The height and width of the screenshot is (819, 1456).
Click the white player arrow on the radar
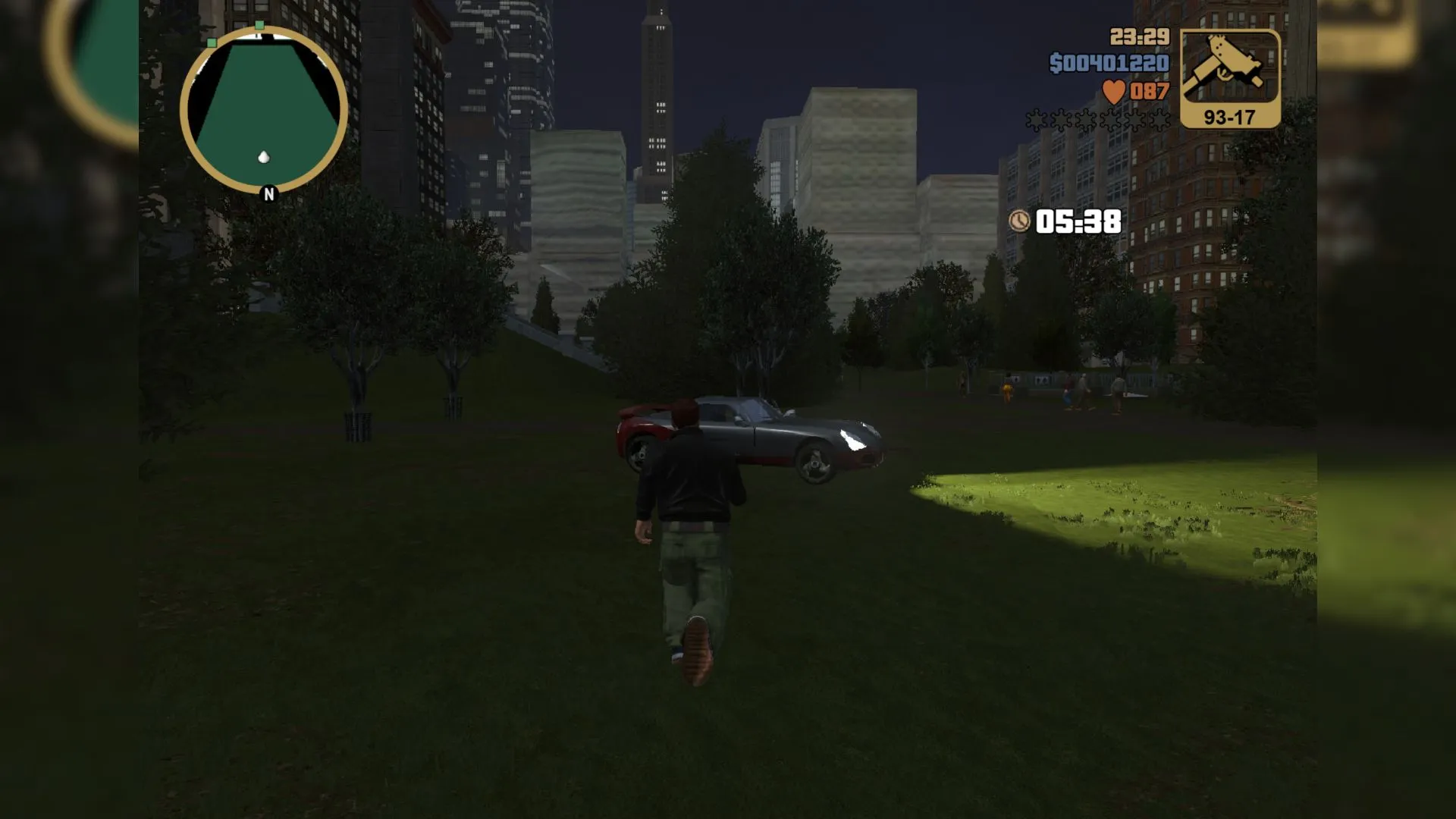(264, 157)
